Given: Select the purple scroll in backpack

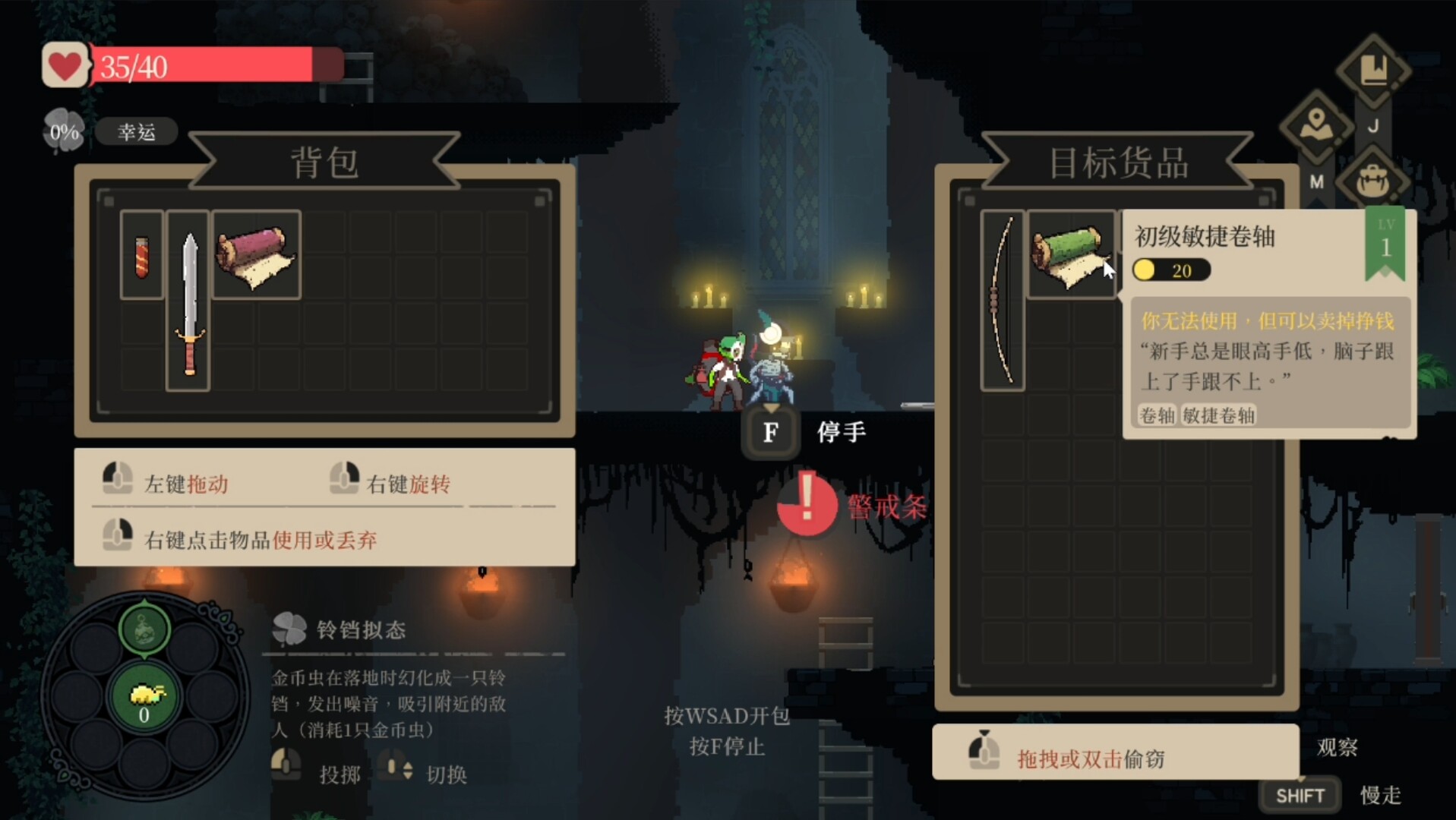Looking at the screenshot, I should tap(256, 255).
